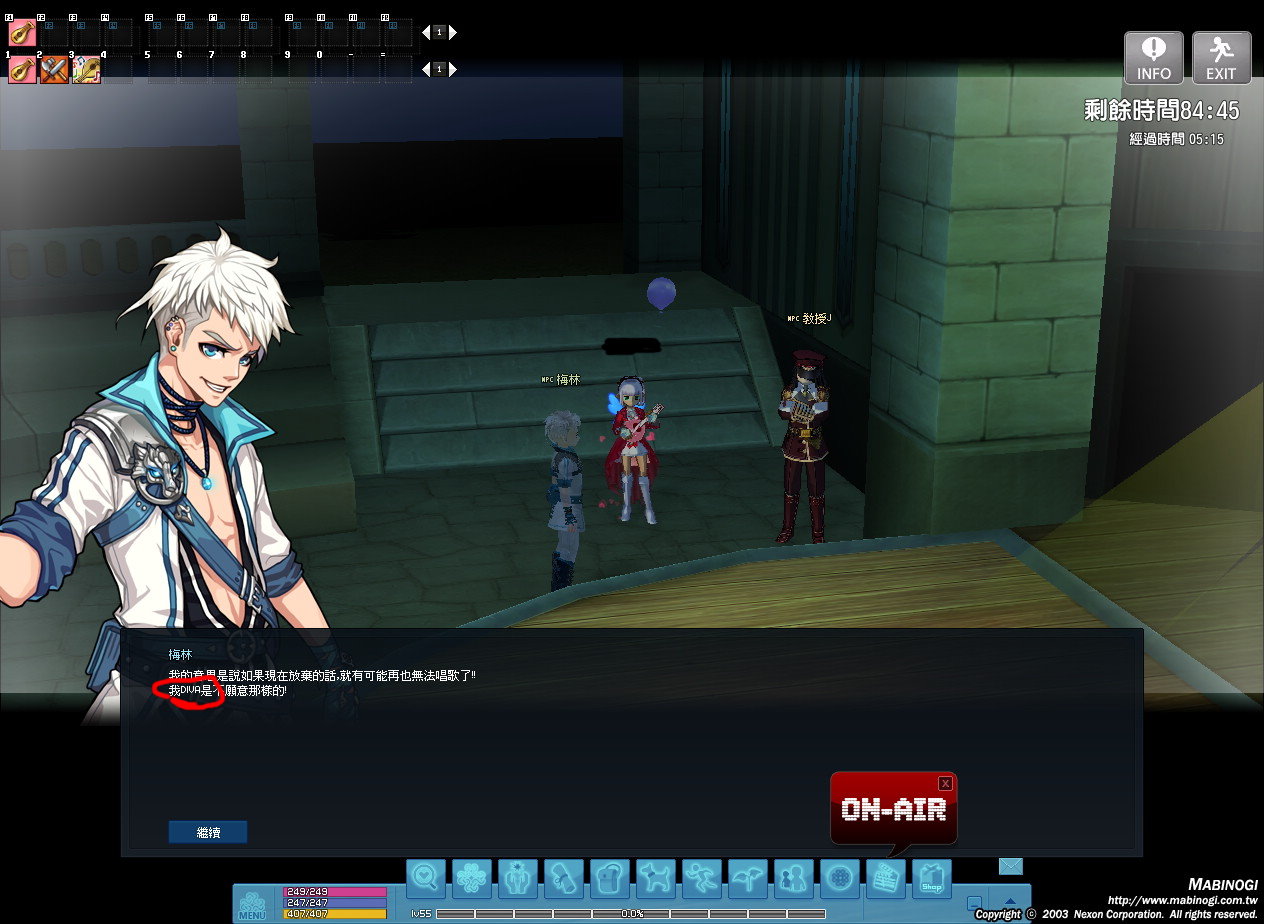The width and height of the screenshot is (1264, 924).
Task: Open the scroll quest icon
Action: (x=564, y=879)
